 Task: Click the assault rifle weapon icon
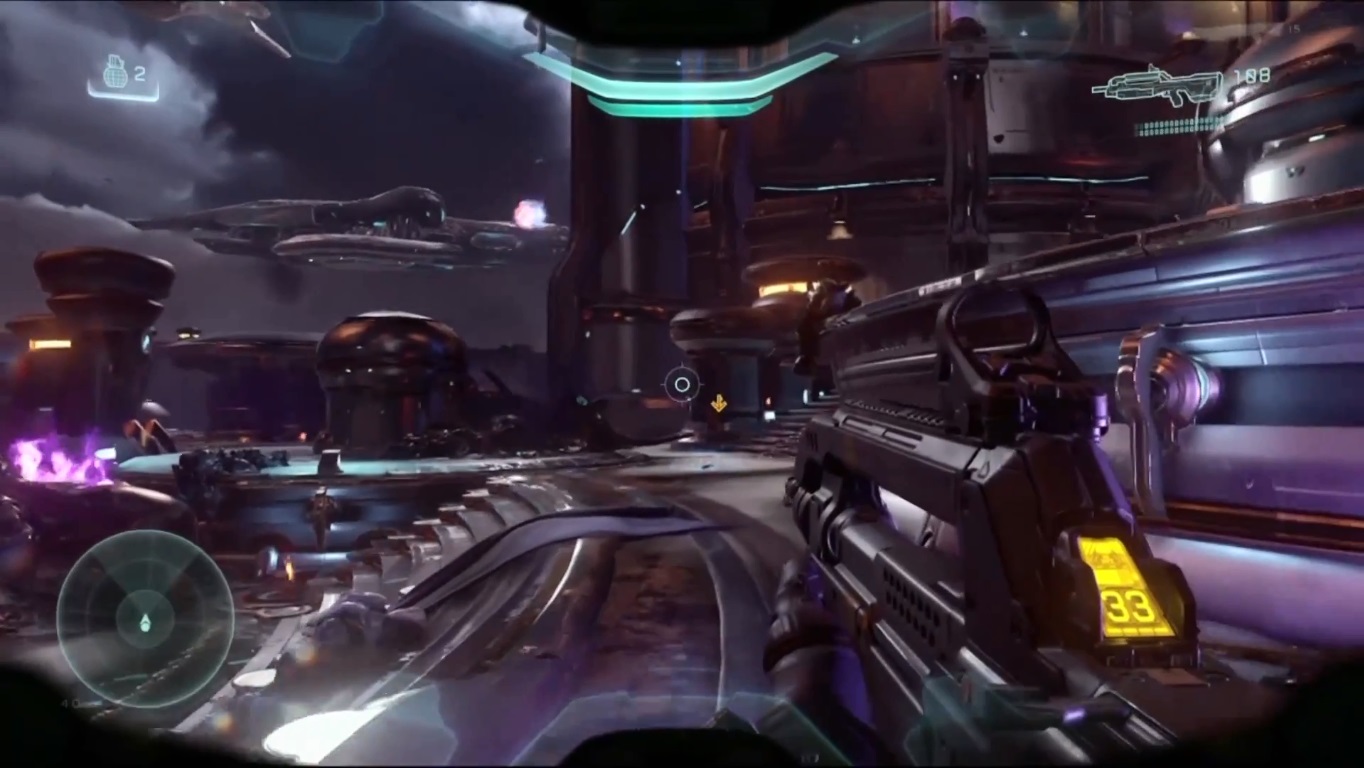pos(1157,86)
